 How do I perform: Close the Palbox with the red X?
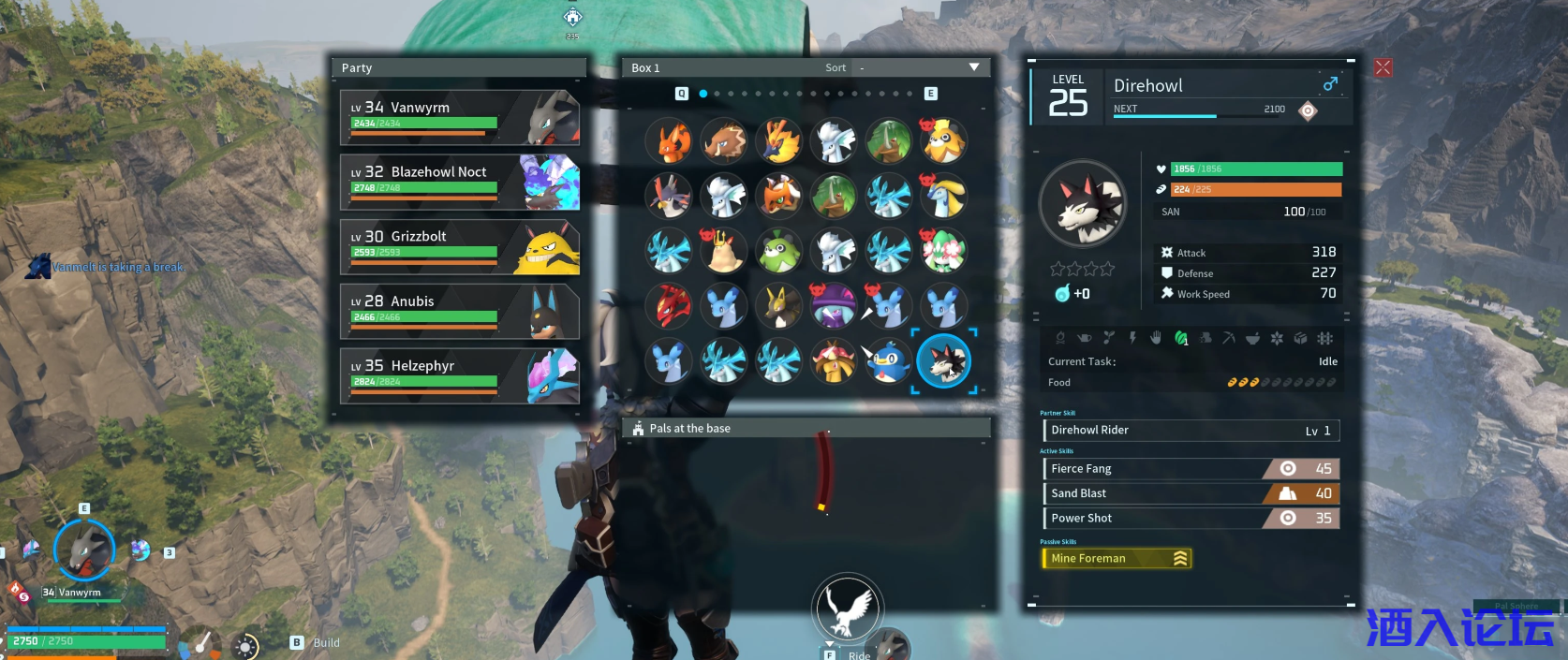tap(1383, 67)
